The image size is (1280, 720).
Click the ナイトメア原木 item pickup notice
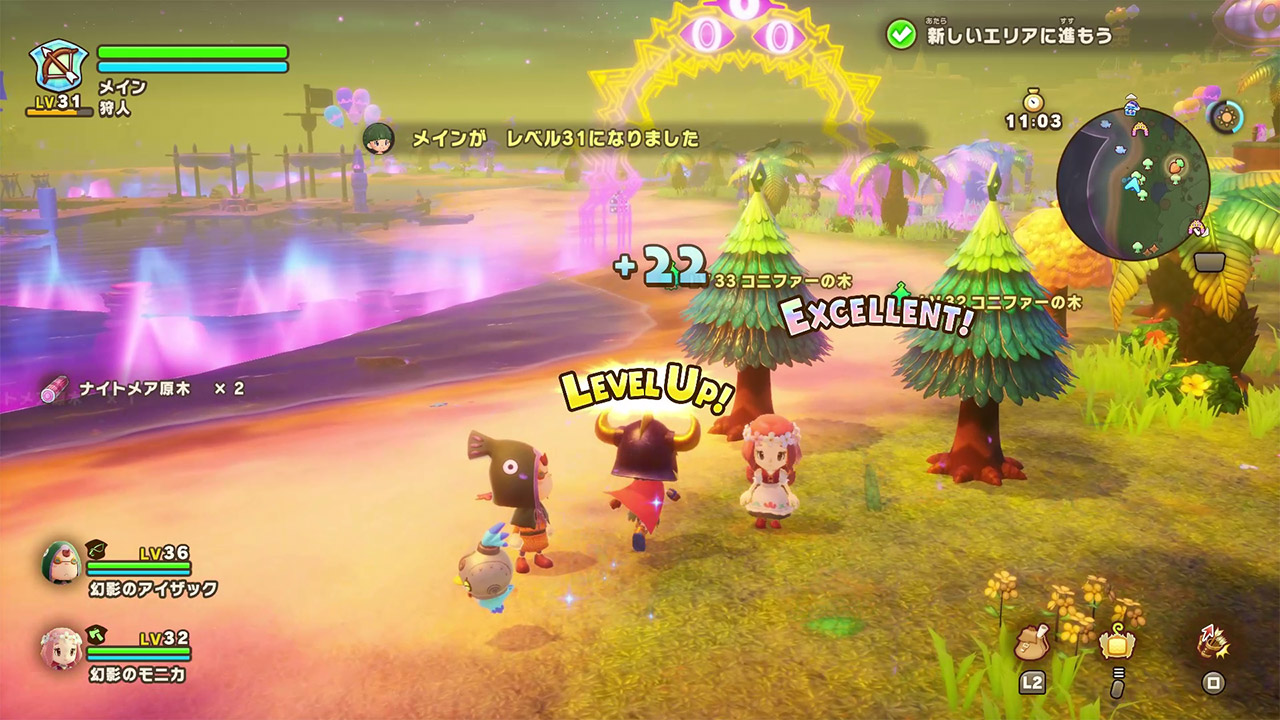point(143,388)
